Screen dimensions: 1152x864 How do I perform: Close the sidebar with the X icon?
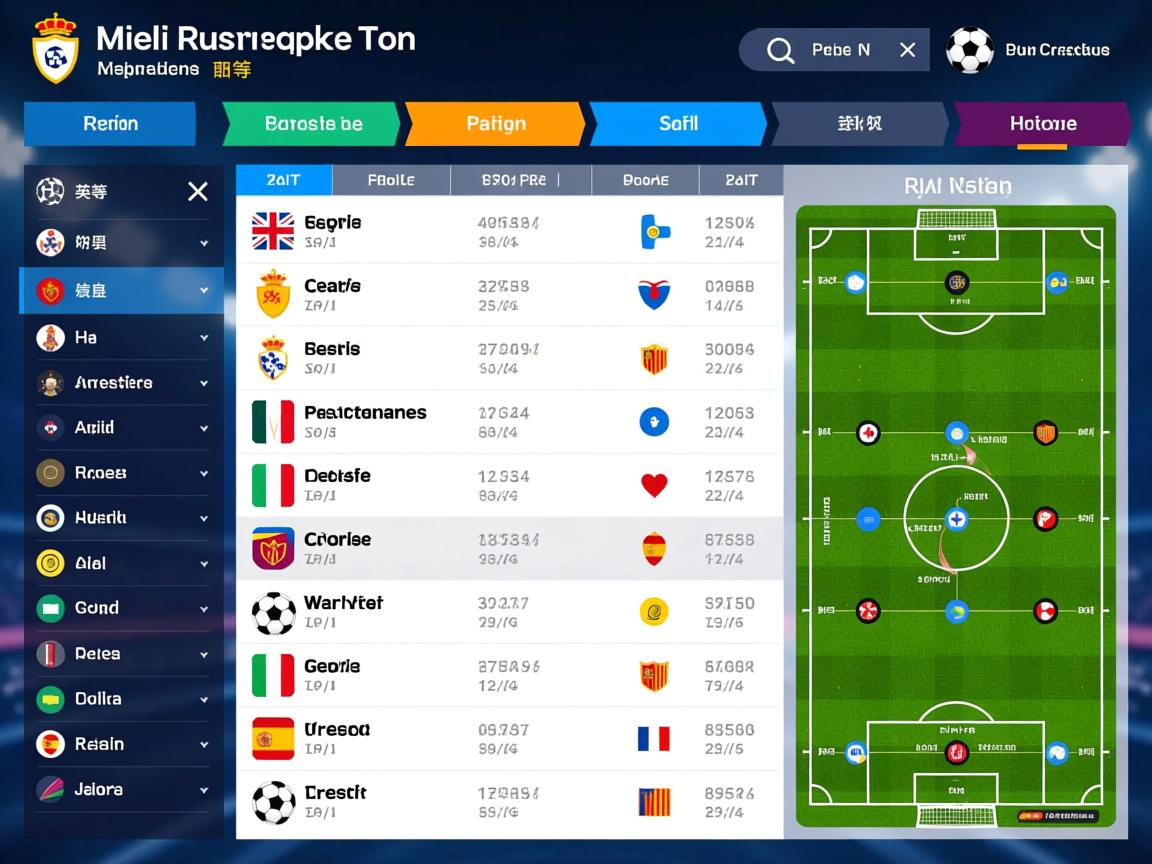[x=198, y=191]
